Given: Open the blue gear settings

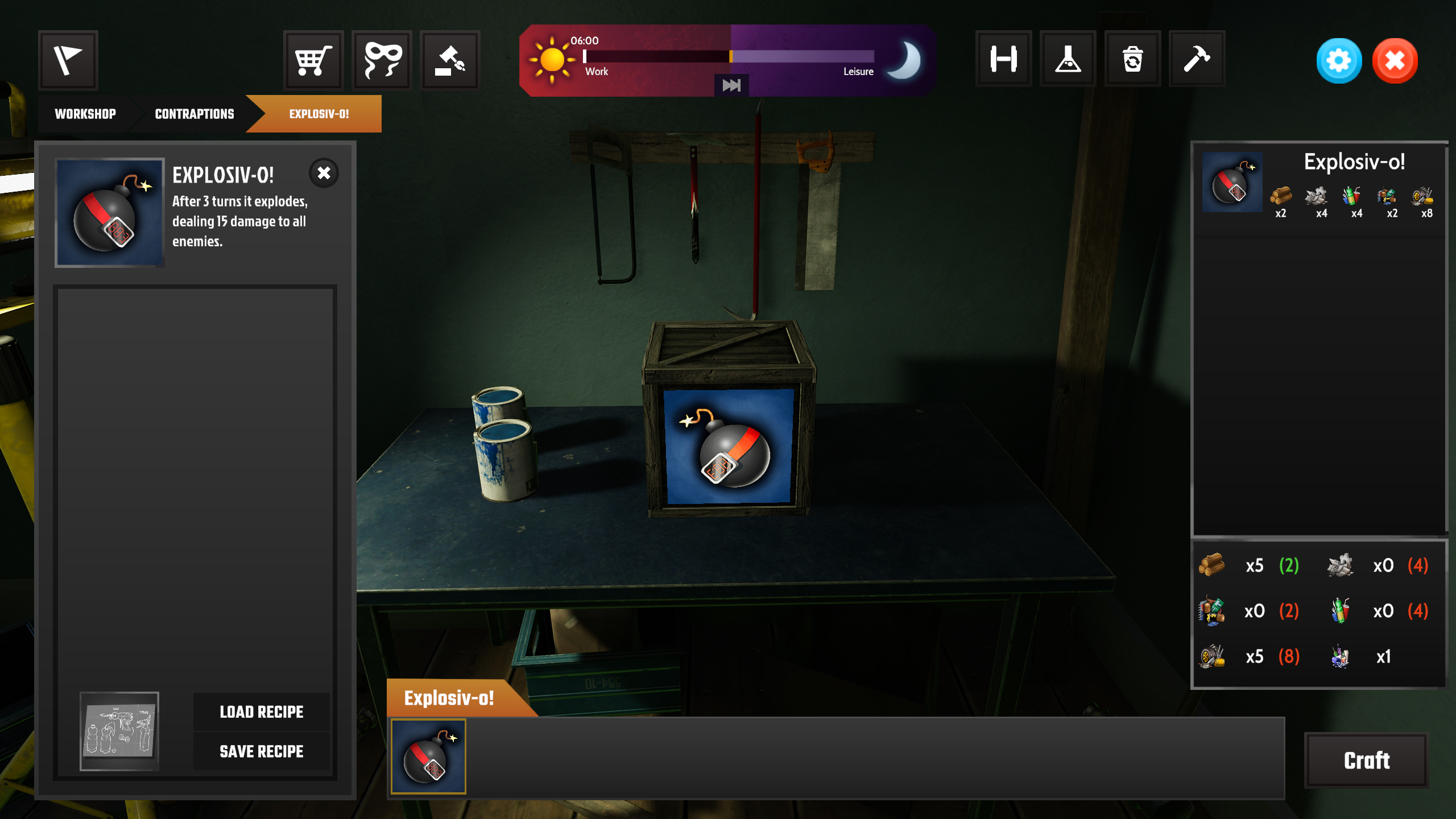Looking at the screenshot, I should [1339, 60].
